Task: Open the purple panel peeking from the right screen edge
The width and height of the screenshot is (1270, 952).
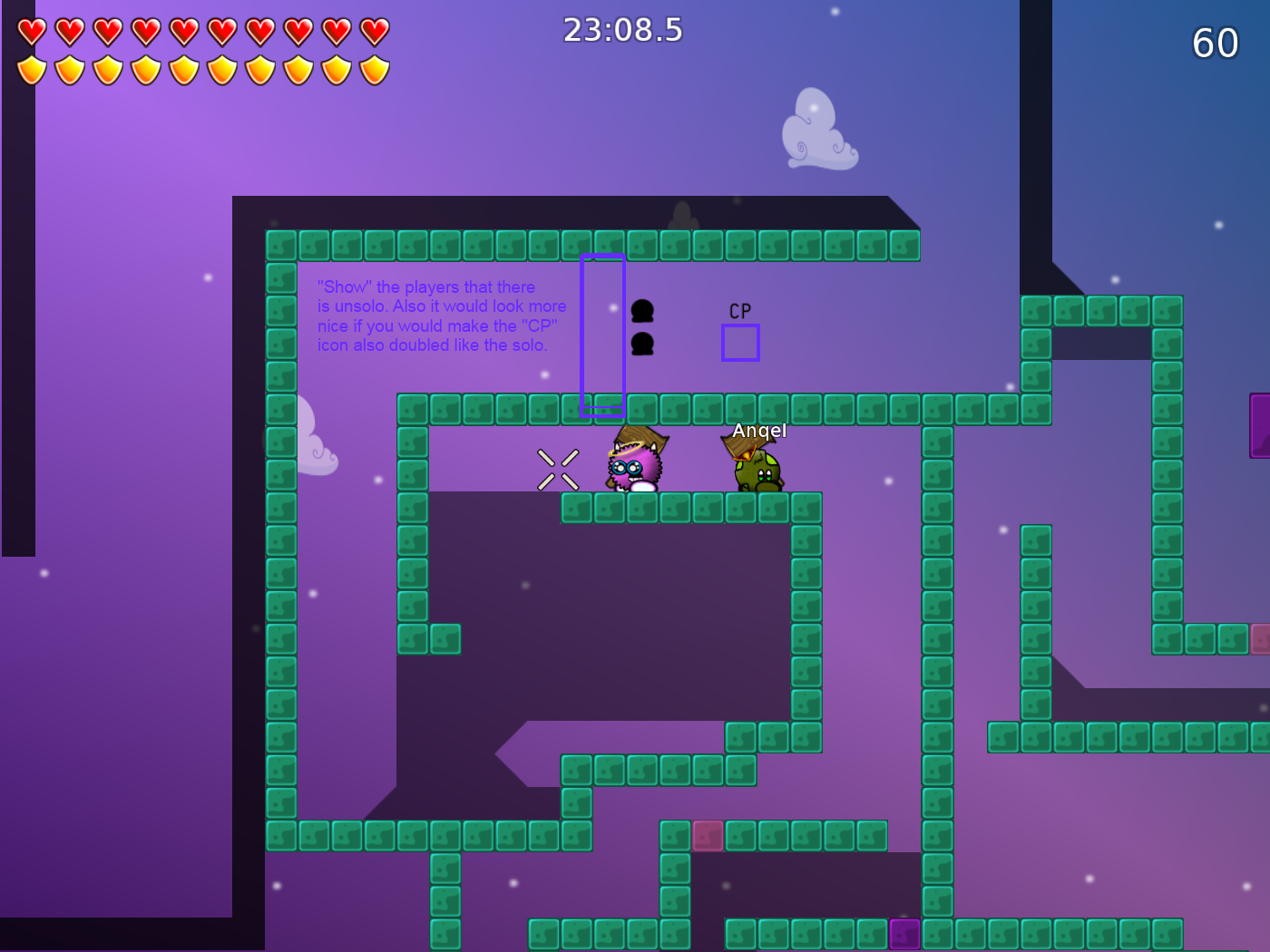Action: coord(1261,426)
